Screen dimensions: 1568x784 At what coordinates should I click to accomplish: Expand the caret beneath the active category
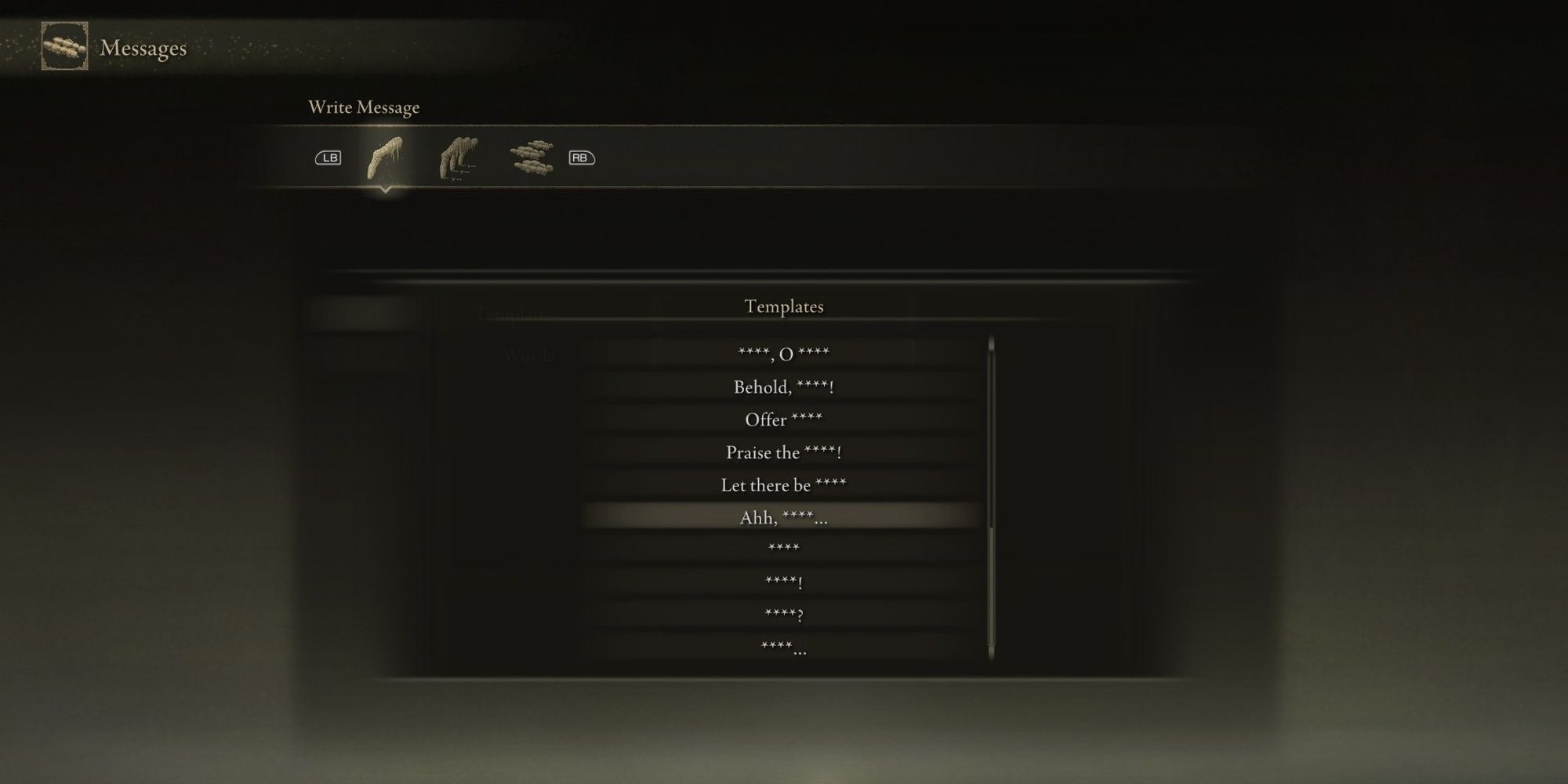[x=386, y=191]
